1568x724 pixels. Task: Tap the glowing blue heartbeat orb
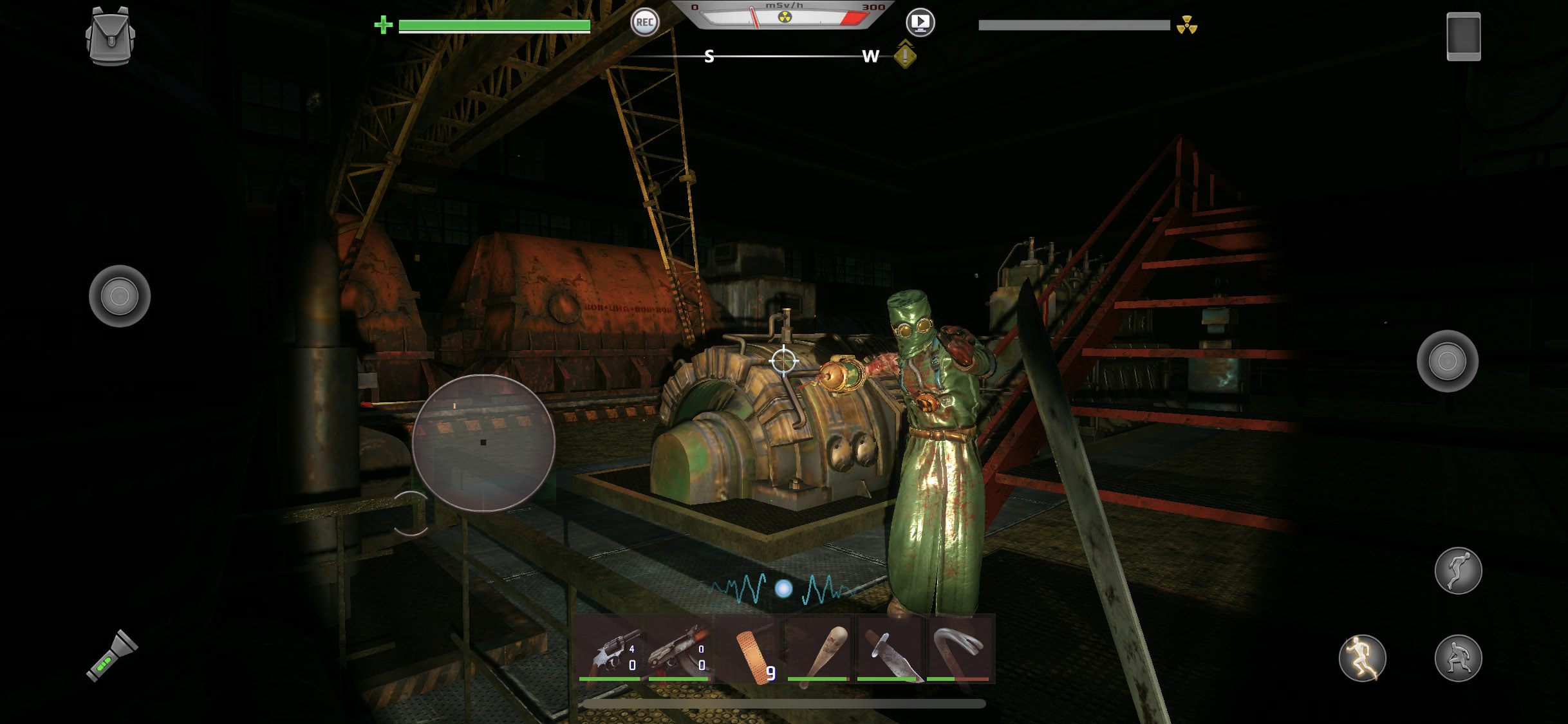tap(783, 588)
